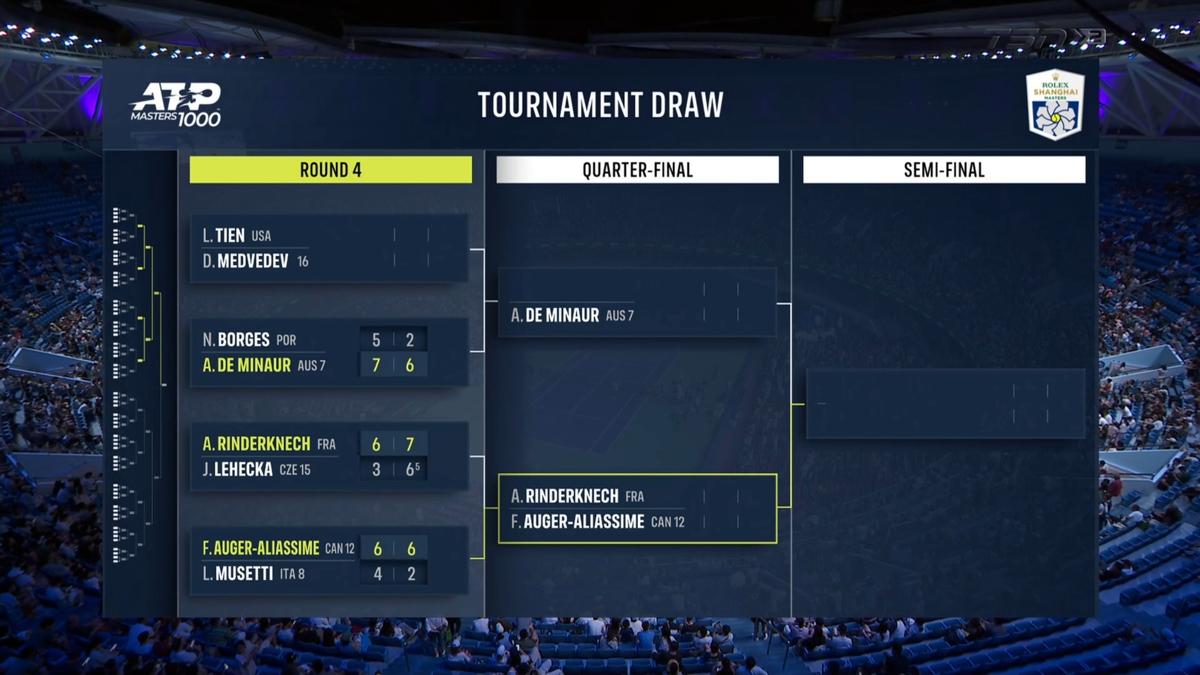Click the ATP Masters 1000 logo
This screenshot has height=675, width=1200.
(x=176, y=104)
